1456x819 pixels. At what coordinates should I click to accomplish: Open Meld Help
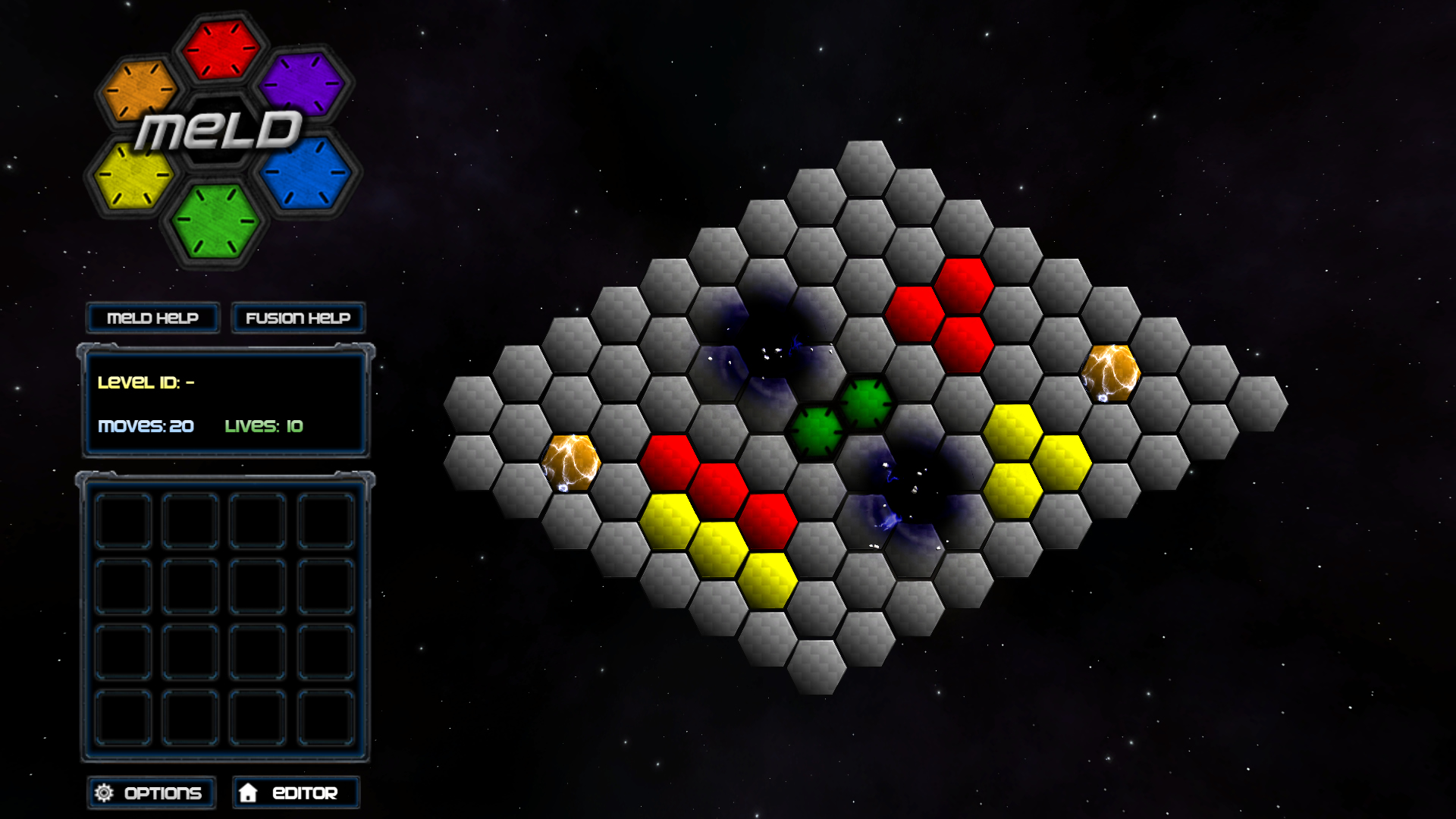pos(152,318)
